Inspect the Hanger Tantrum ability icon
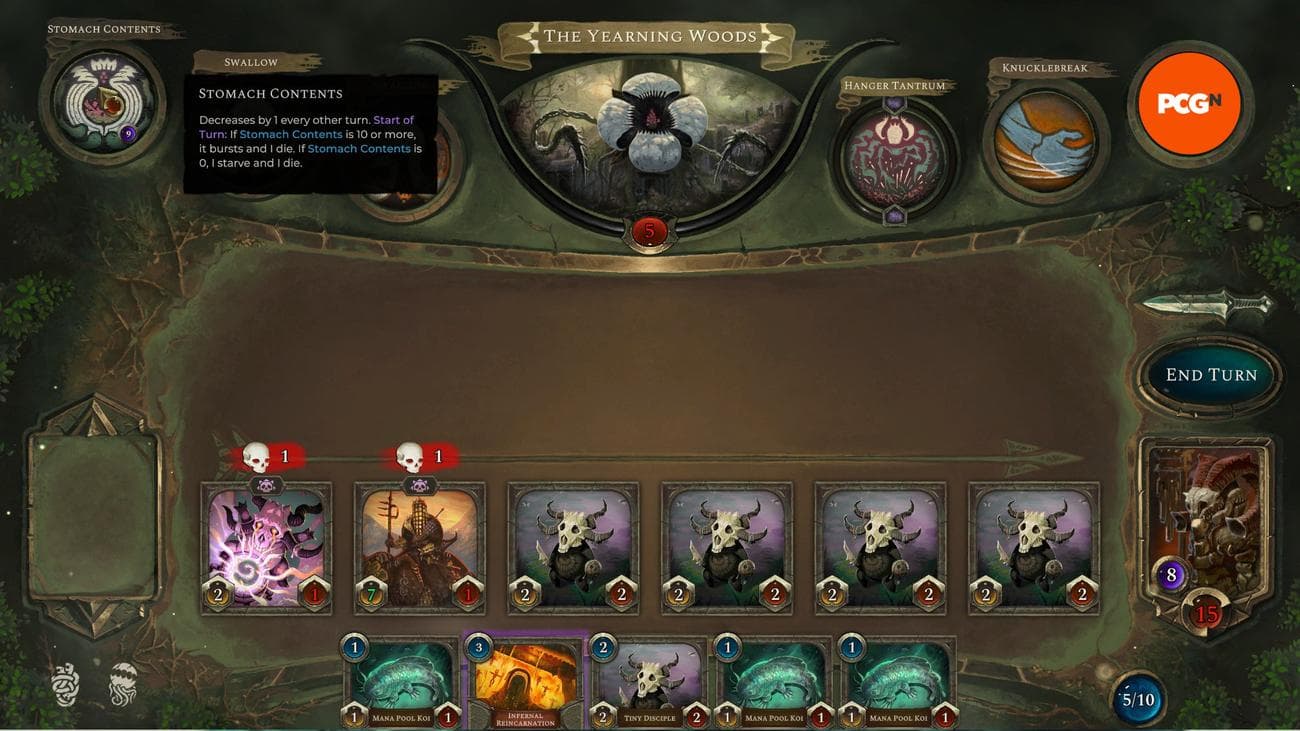This screenshot has height=731, width=1300. tap(893, 157)
